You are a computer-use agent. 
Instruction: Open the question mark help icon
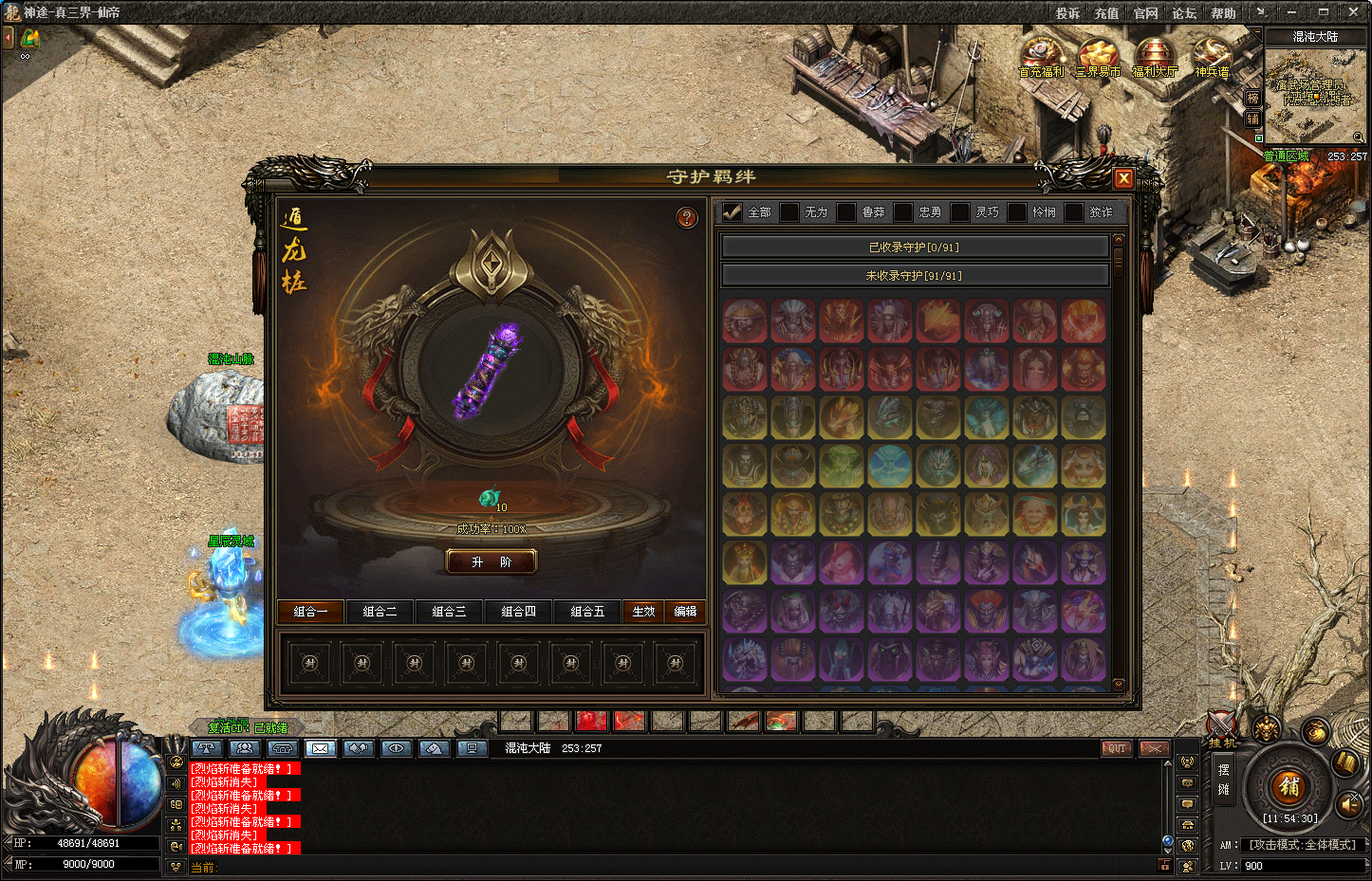(x=687, y=218)
